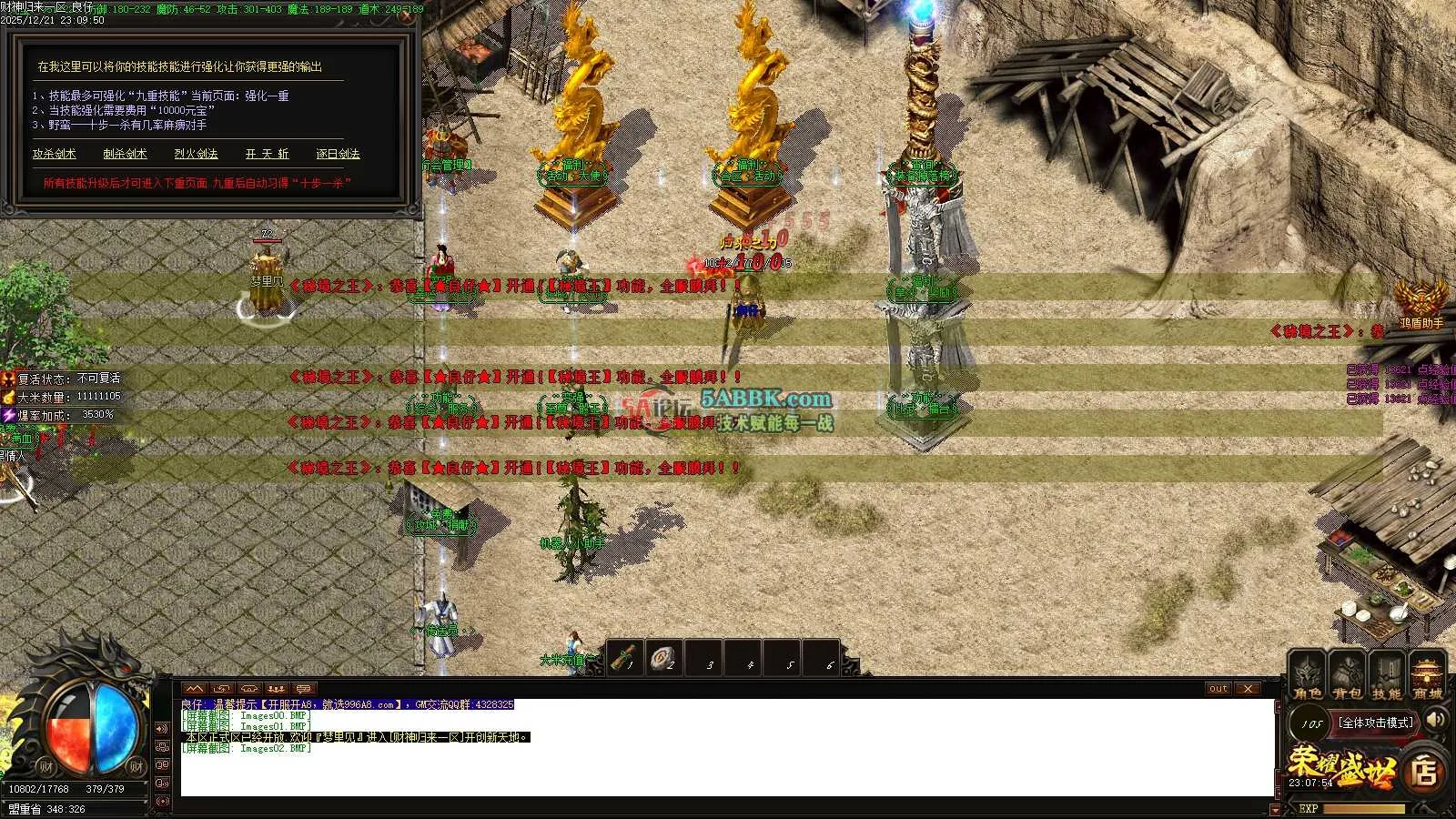This screenshot has height=819, width=1456.
Task: Open the 烈火剑法 enhancement link
Action: tap(196, 154)
